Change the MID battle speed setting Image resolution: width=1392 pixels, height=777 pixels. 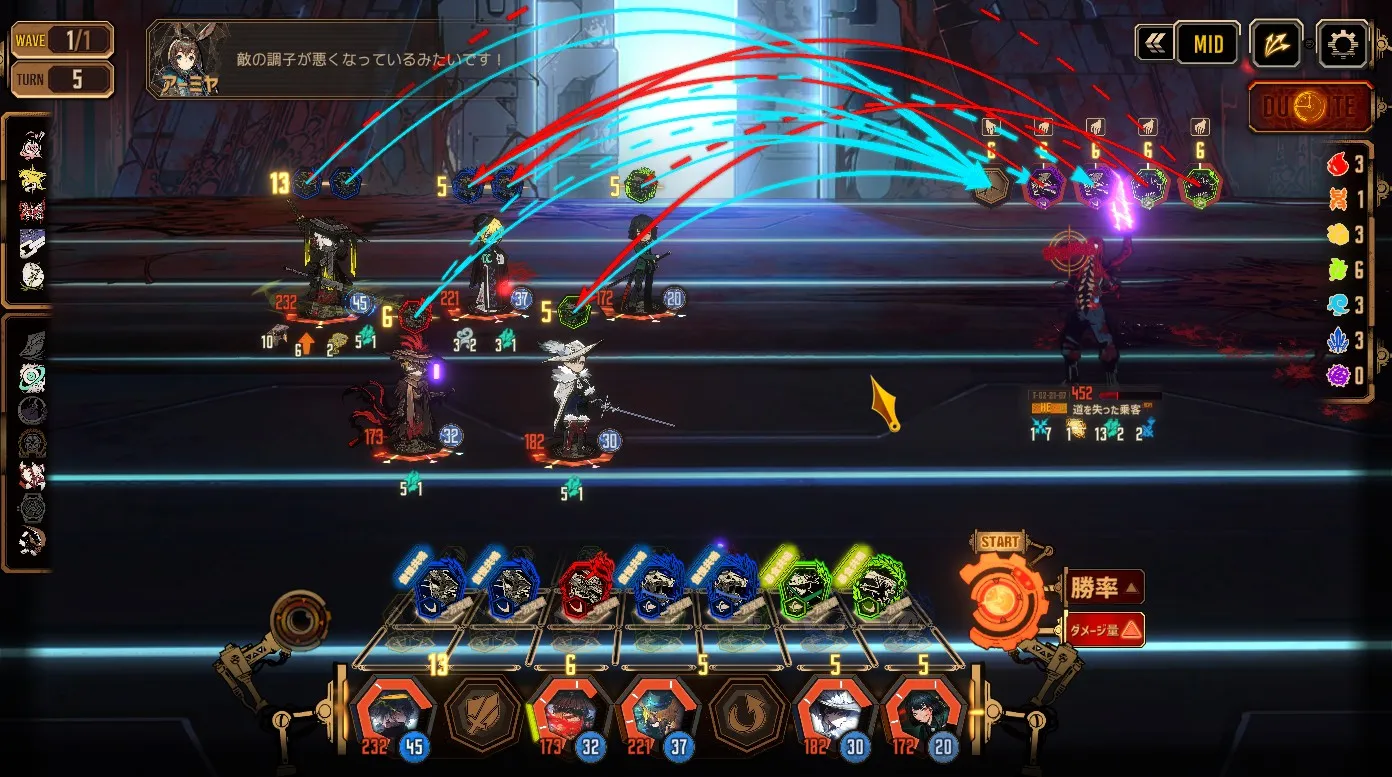pos(1208,44)
